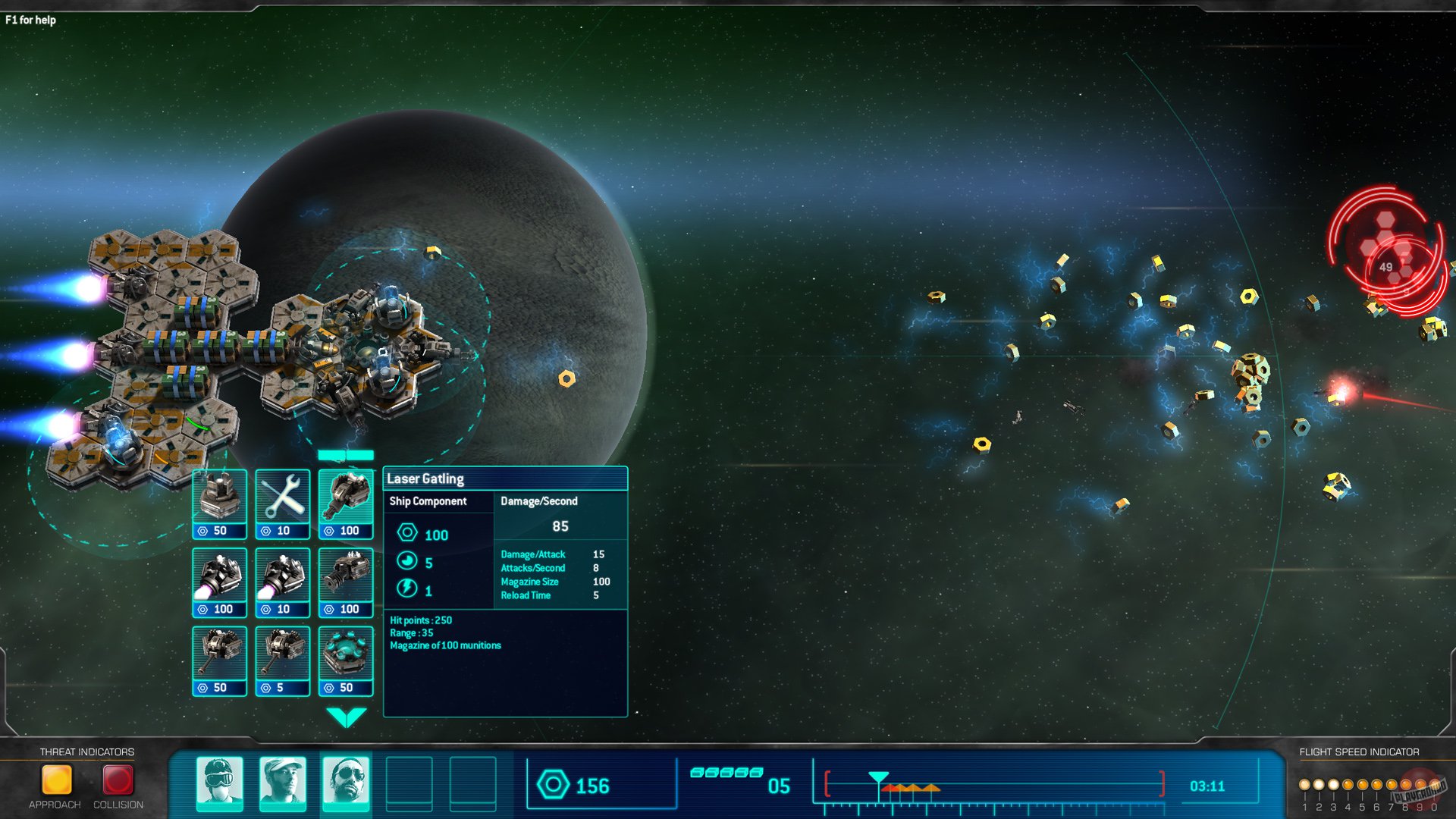Pick the teal dome shield module

click(346, 660)
